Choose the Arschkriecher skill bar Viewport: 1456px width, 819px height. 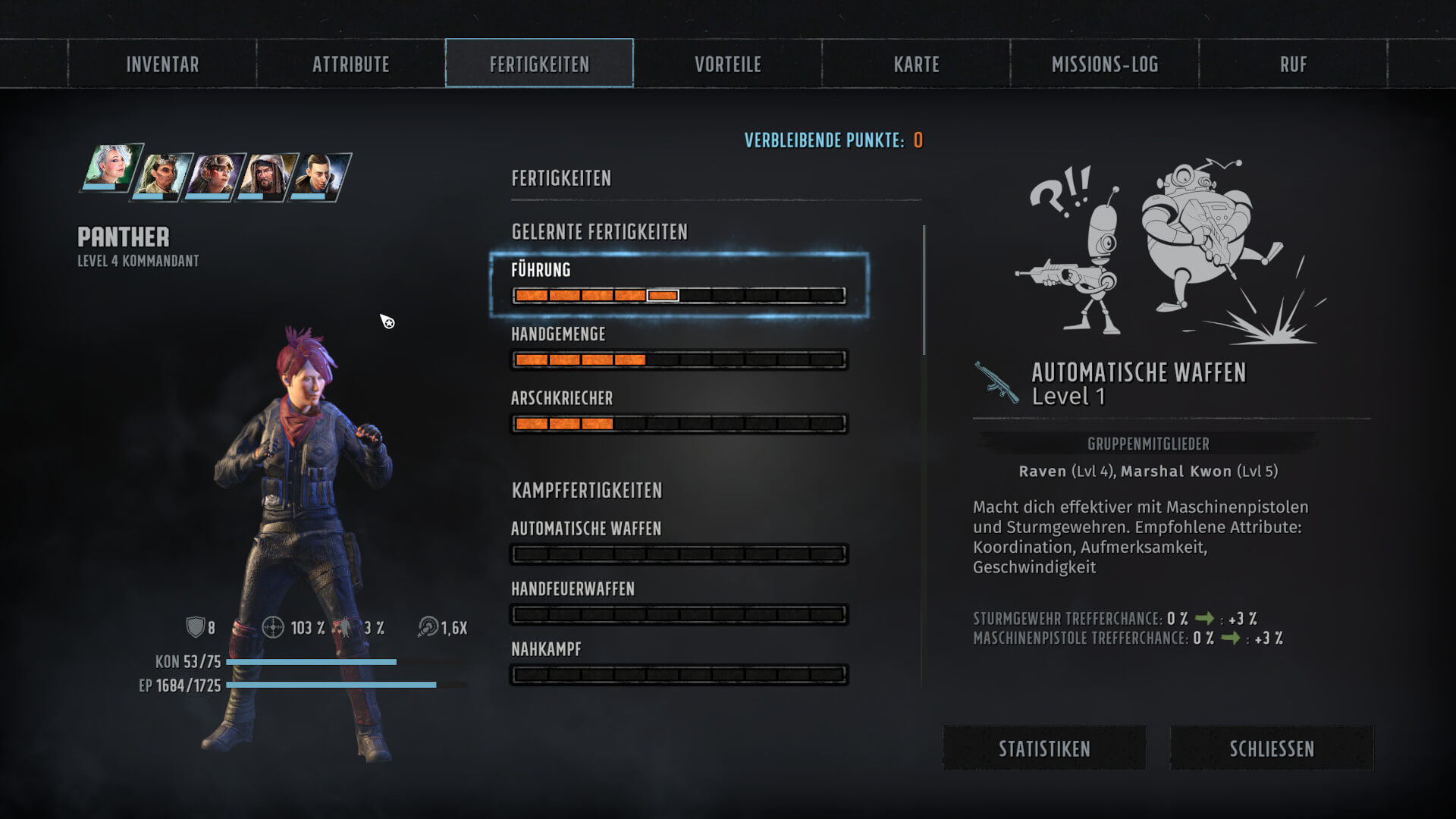click(679, 423)
